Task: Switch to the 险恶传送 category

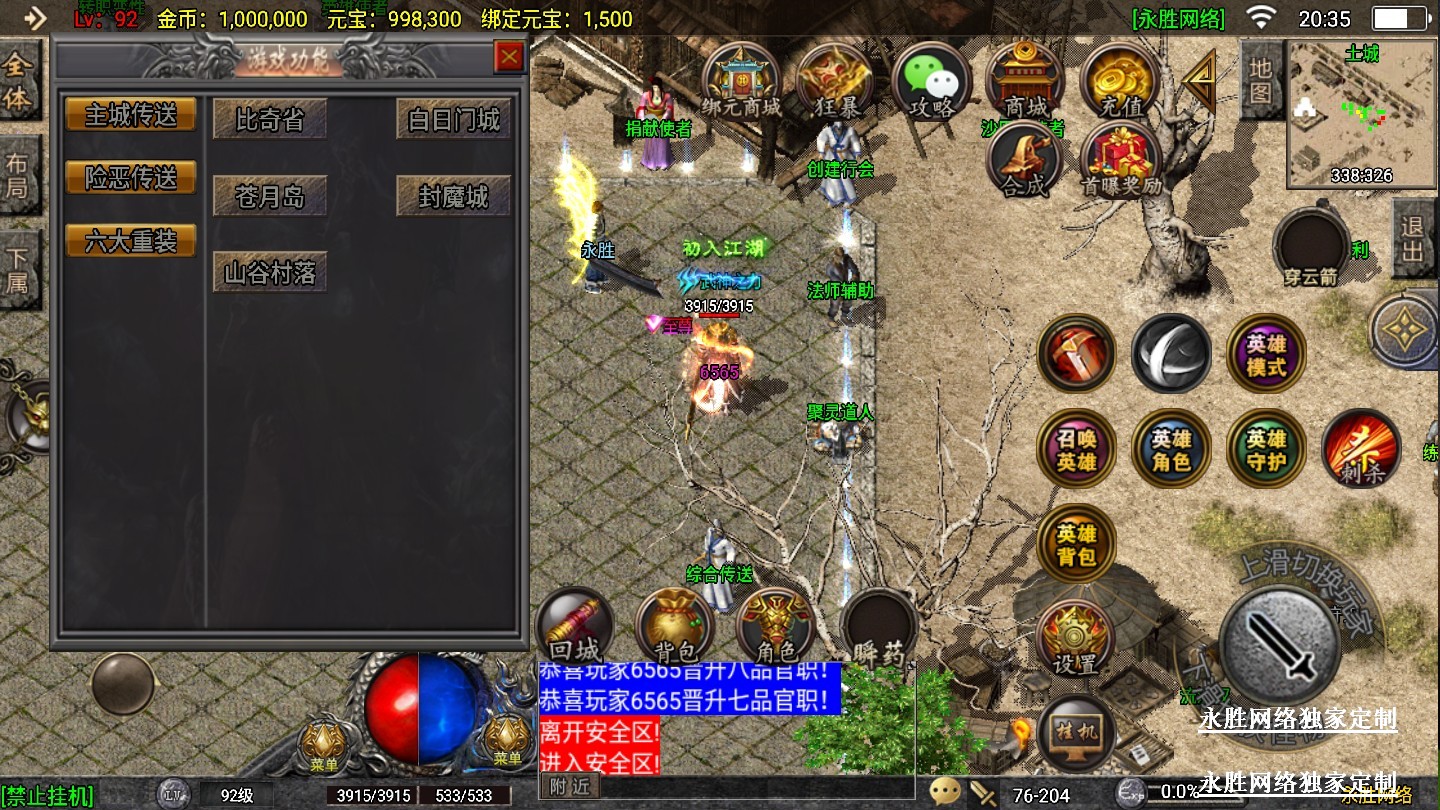Action: (x=131, y=178)
